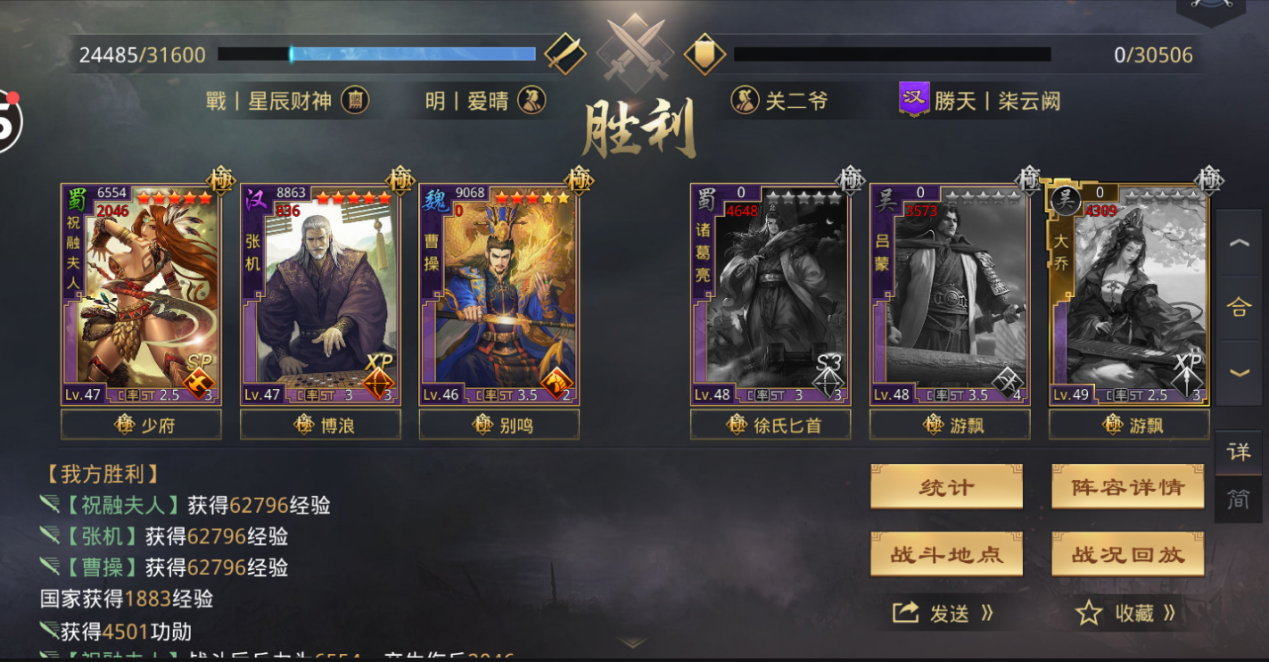
Task: Open the 统计 battle statistics
Action: coord(946,487)
